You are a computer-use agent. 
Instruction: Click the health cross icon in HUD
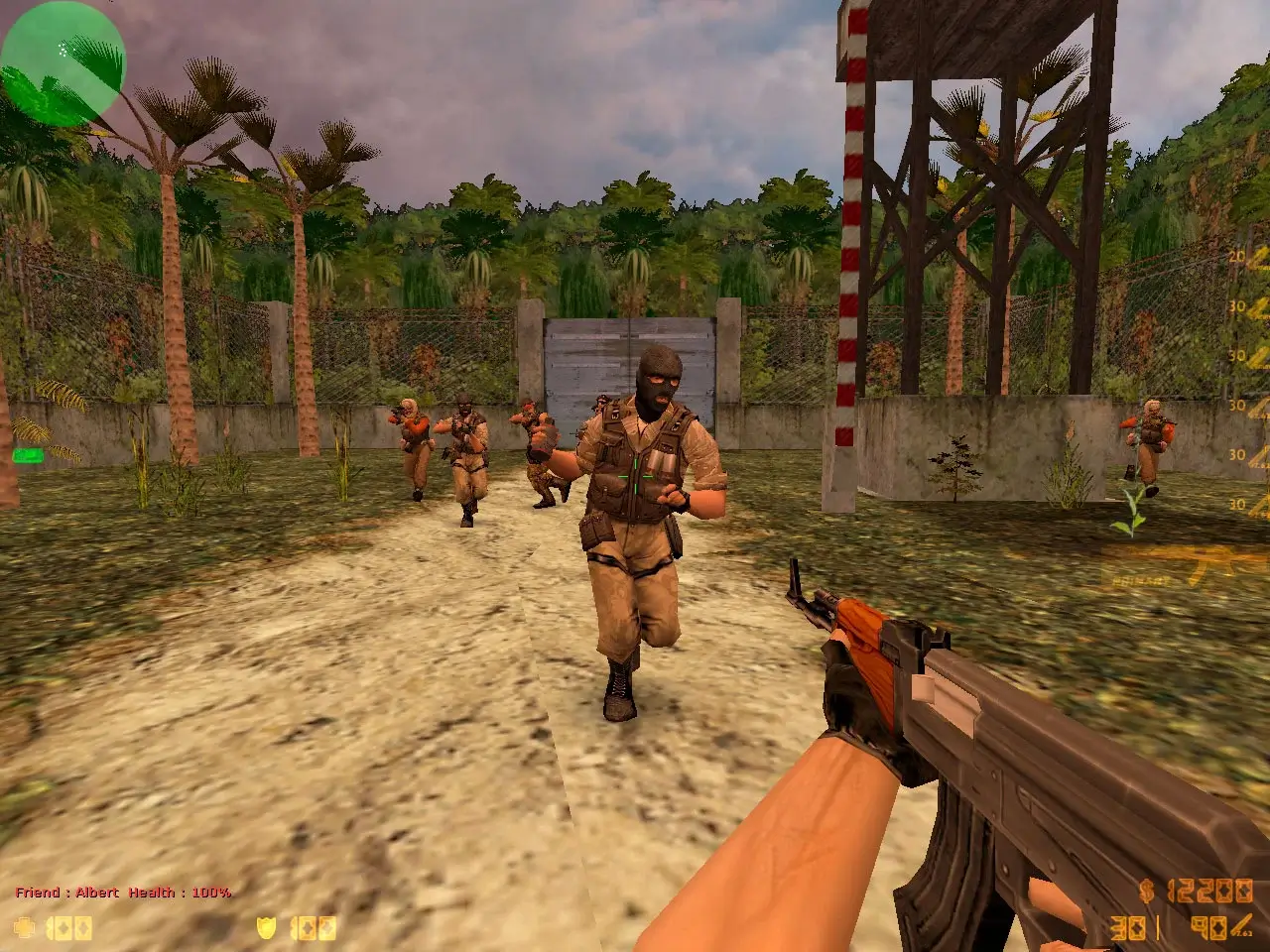coord(25,926)
